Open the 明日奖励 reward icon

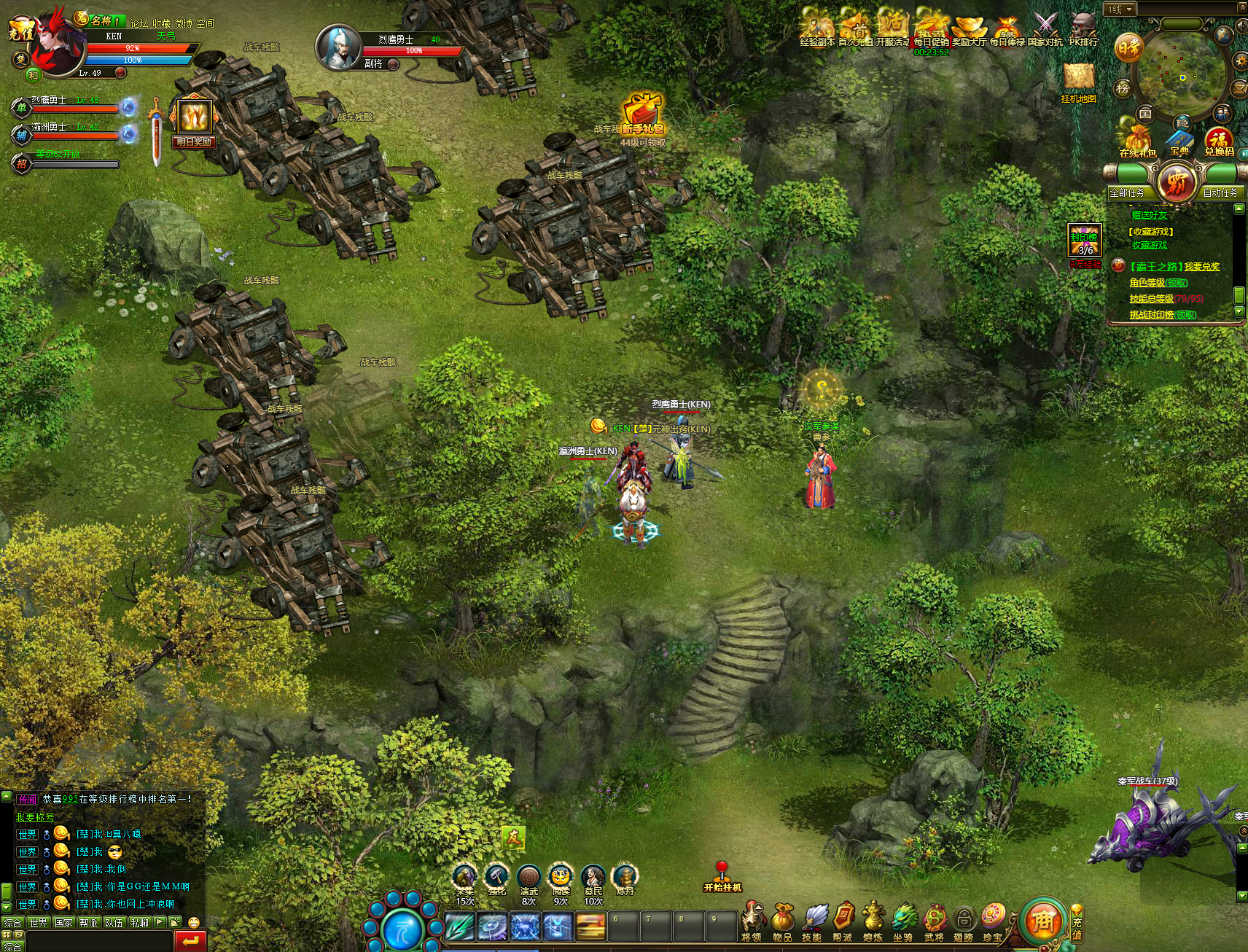point(194,119)
